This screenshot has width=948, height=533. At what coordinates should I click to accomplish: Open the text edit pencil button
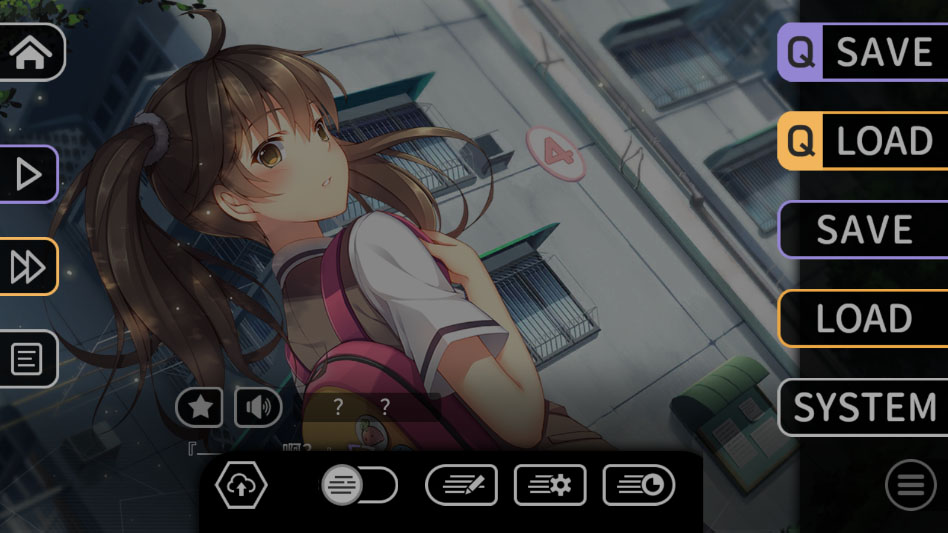(x=461, y=486)
